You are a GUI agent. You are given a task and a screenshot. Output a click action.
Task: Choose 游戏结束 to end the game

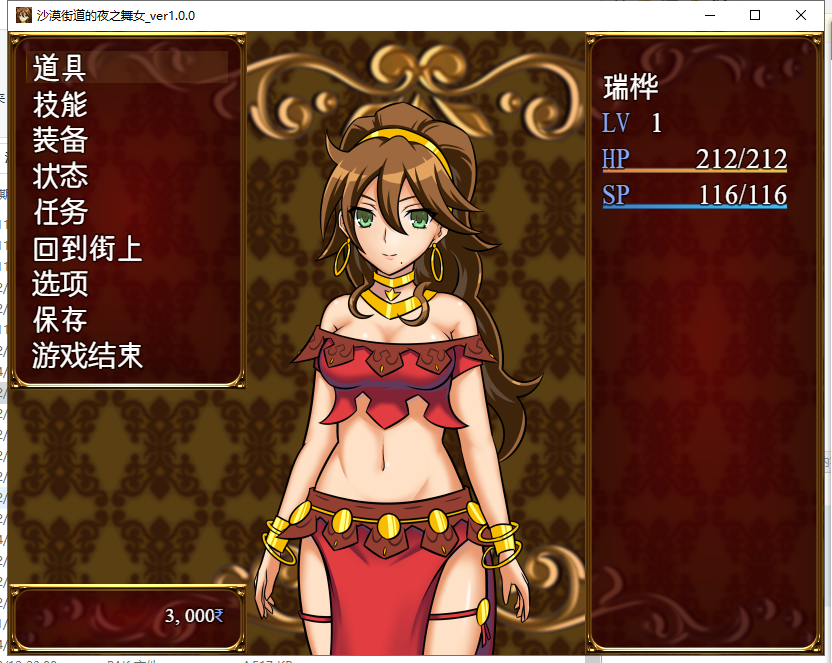point(87,356)
